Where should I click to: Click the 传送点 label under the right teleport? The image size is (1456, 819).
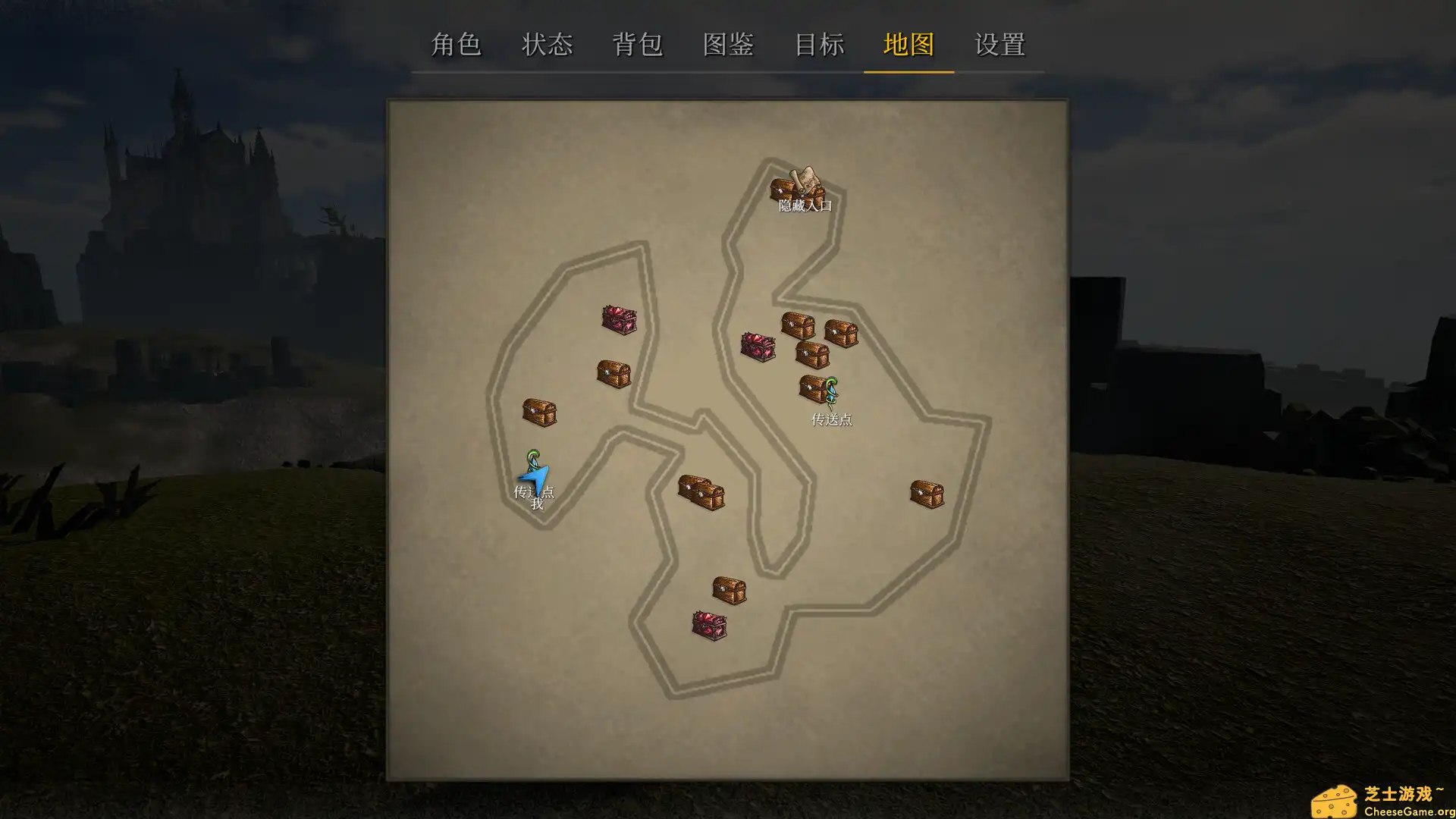pyautogui.click(x=831, y=419)
